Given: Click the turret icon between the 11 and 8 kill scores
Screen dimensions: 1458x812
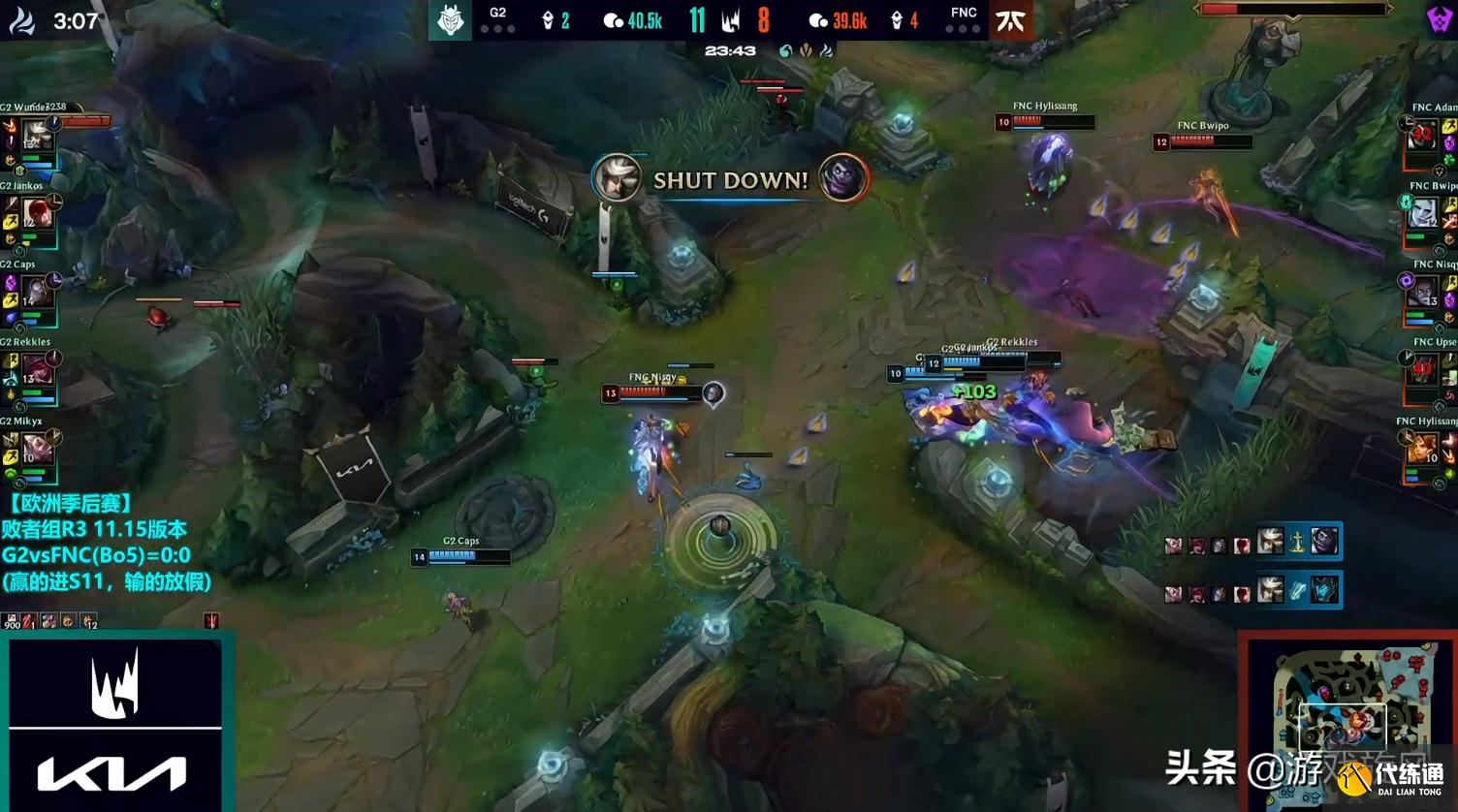Looking at the screenshot, I should [730, 20].
